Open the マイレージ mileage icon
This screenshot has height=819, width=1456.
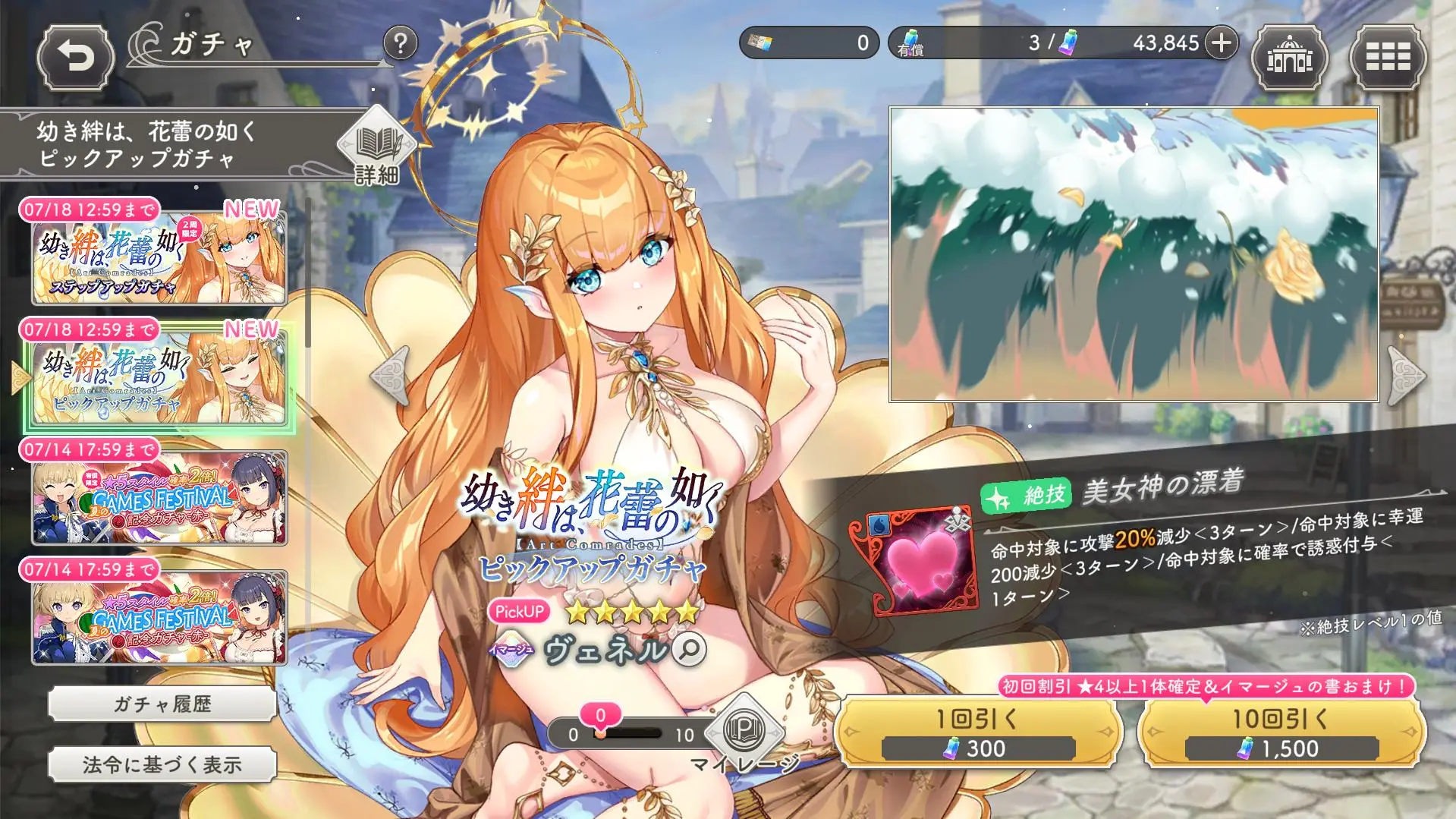coord(744,732)
